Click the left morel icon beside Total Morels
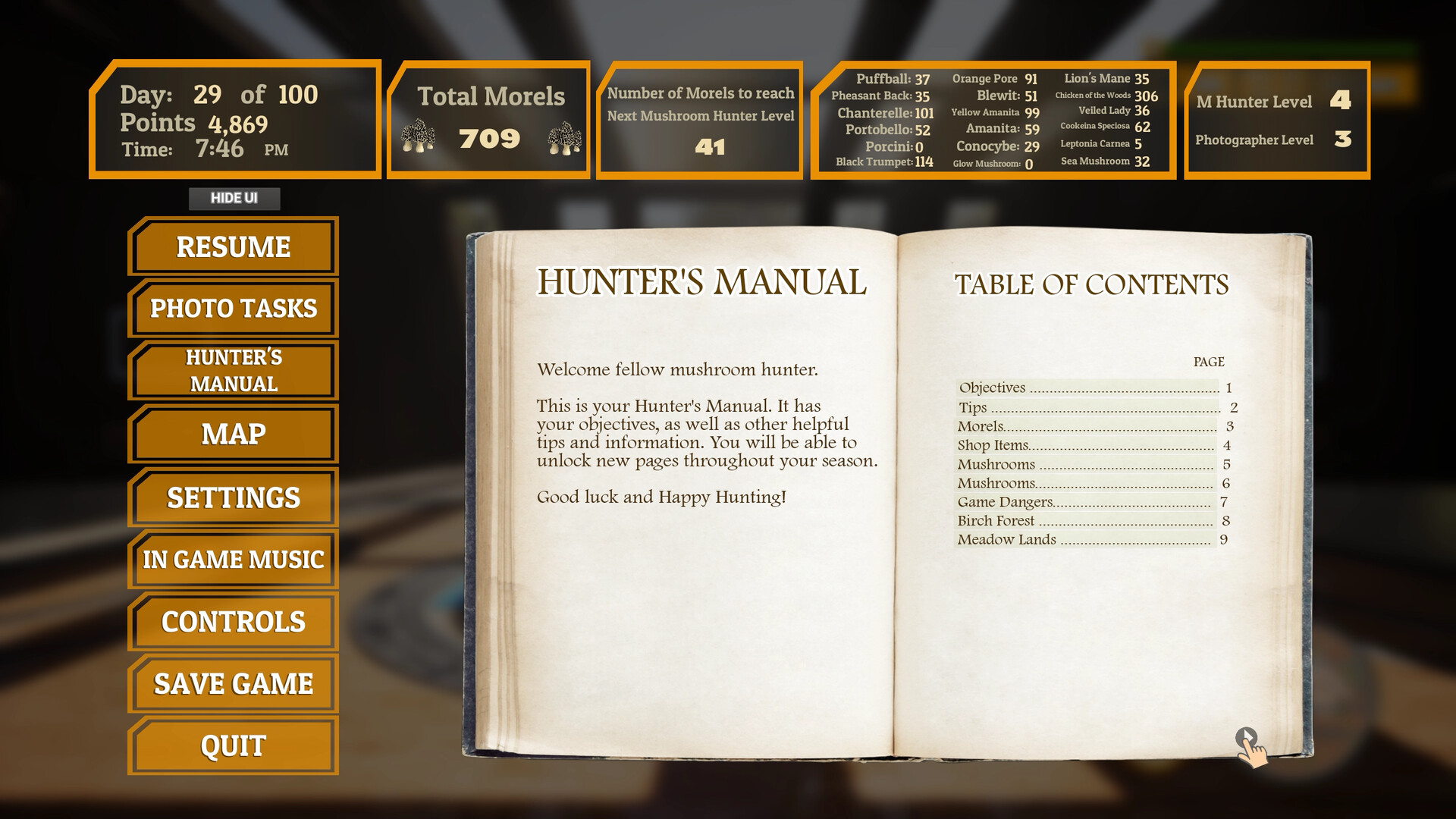This screenshot has width=1456, height=819. (x=420, y=136)
